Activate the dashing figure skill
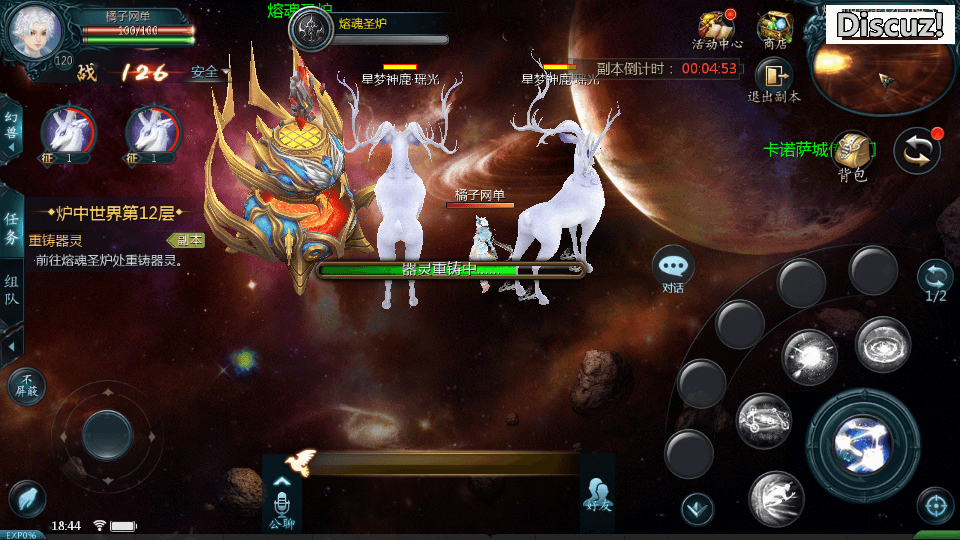 pyautogui.click(x=777, y=498)
